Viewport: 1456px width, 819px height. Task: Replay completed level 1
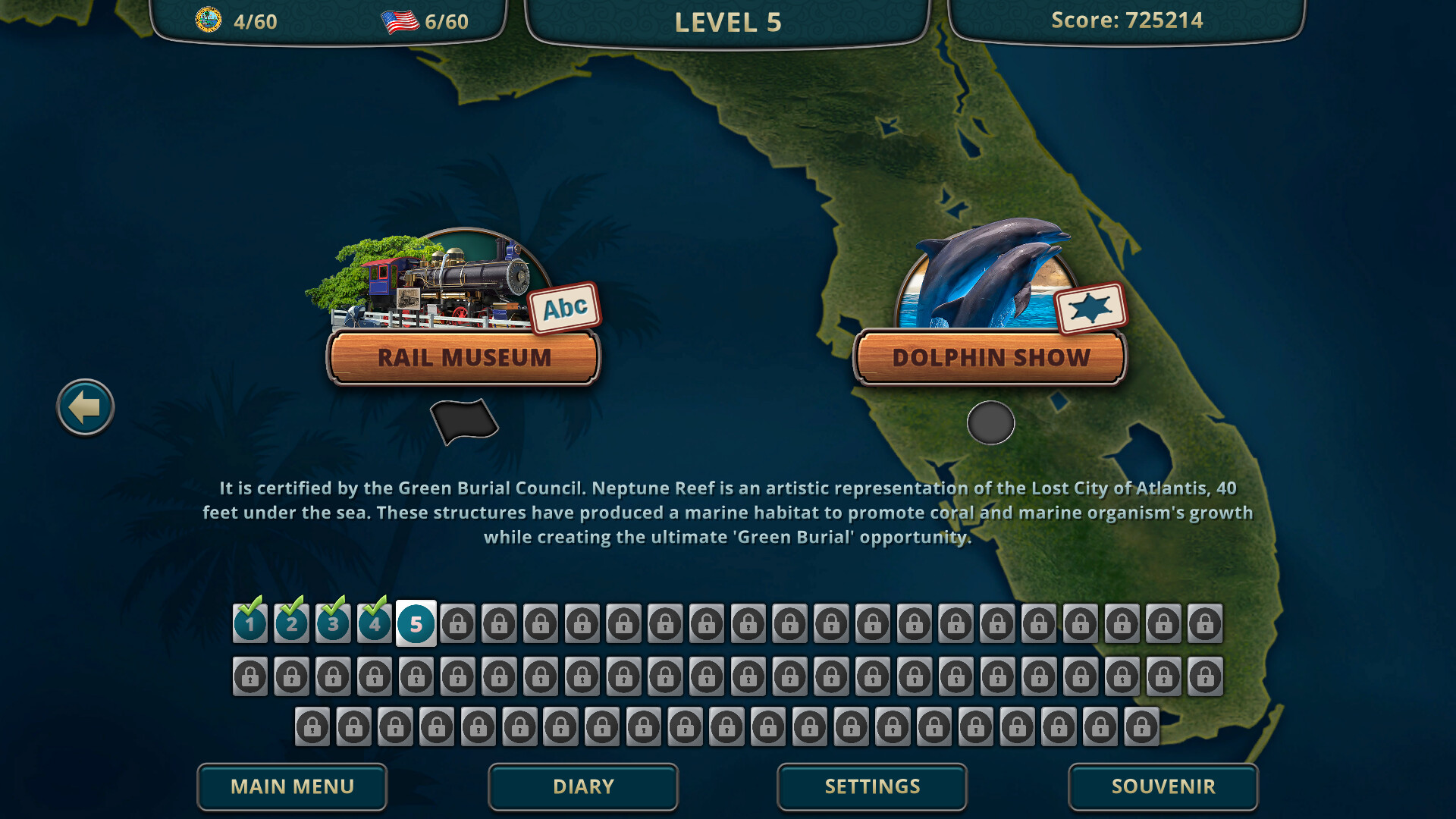(x=250, y=623)
